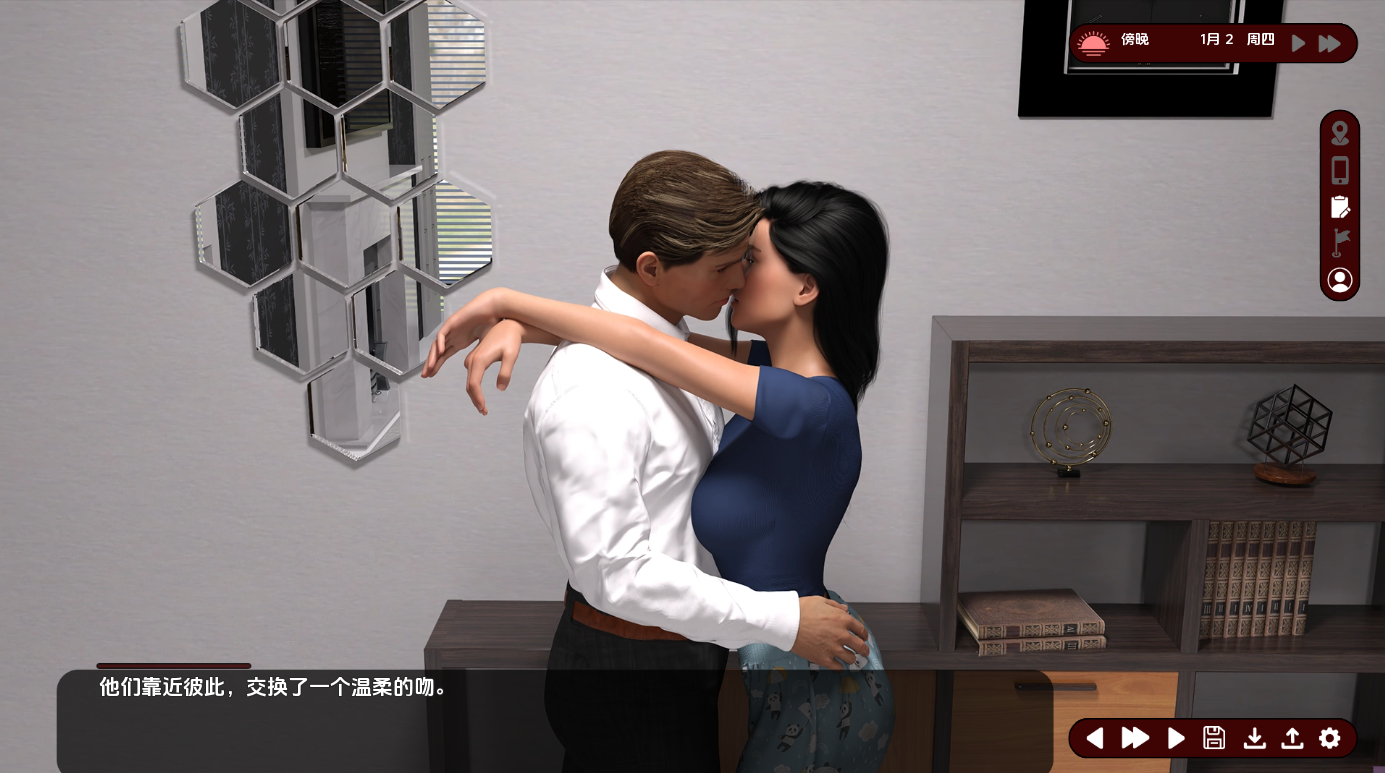Open the settings gear
The width and height of the screenshot is (1385, 773).
click(1330, 738)
